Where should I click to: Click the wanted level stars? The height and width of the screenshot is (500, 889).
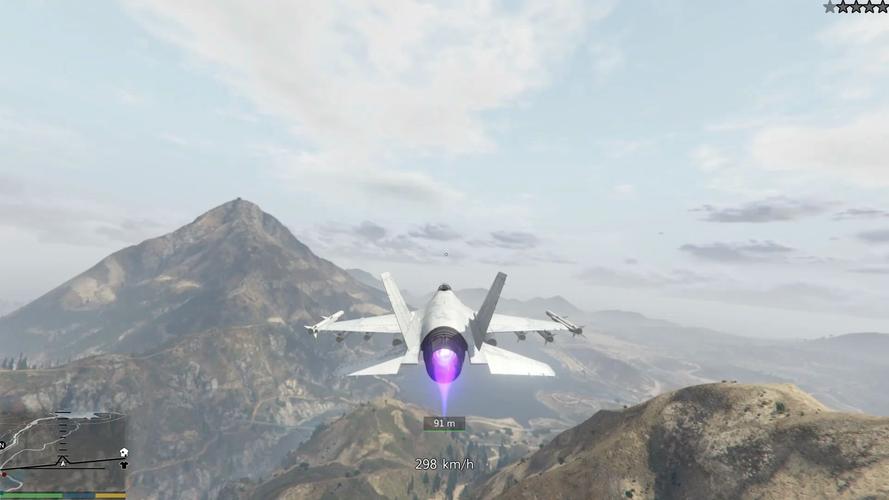[855, 6]
